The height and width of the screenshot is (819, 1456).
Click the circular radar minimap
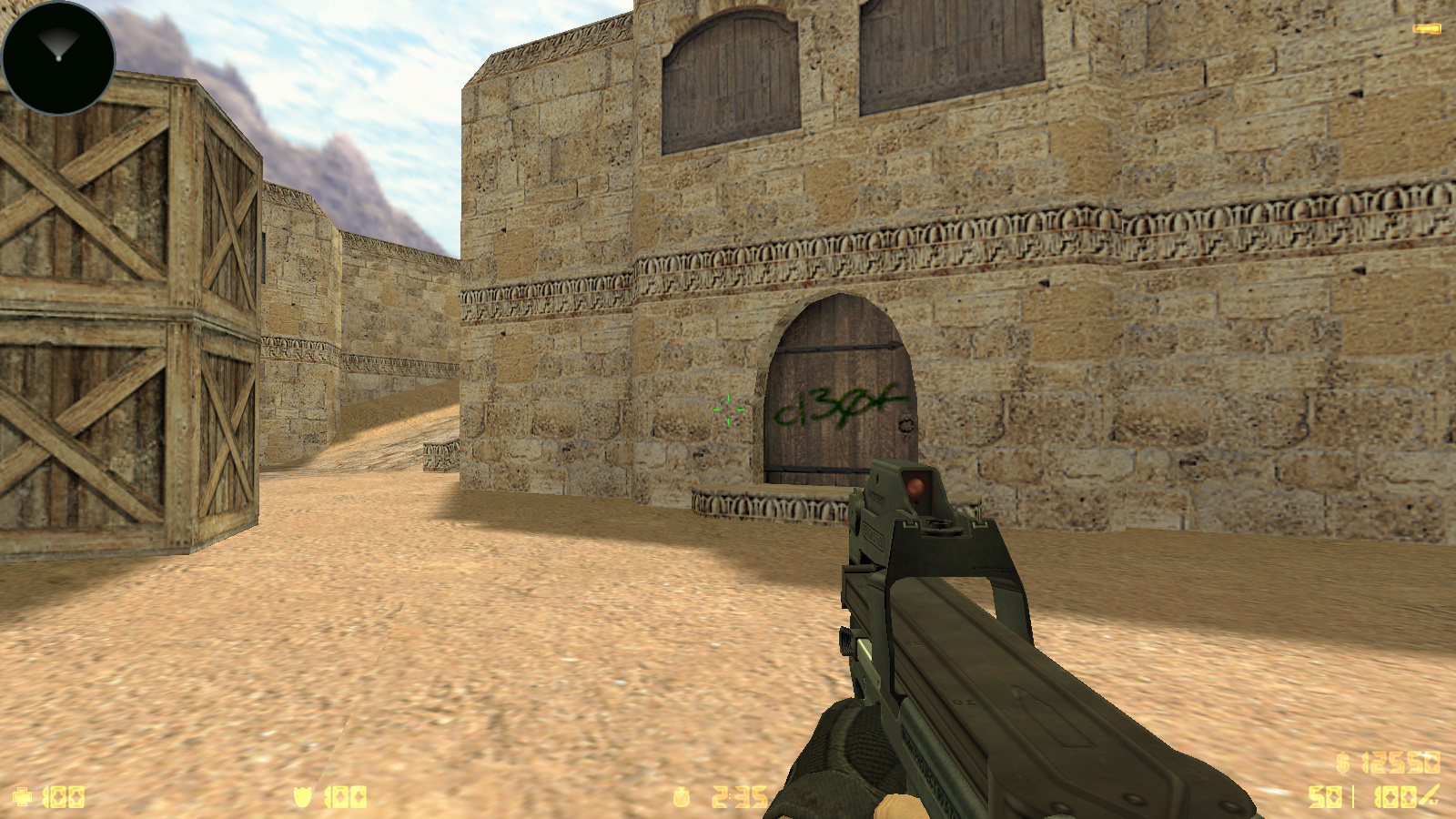58,57
